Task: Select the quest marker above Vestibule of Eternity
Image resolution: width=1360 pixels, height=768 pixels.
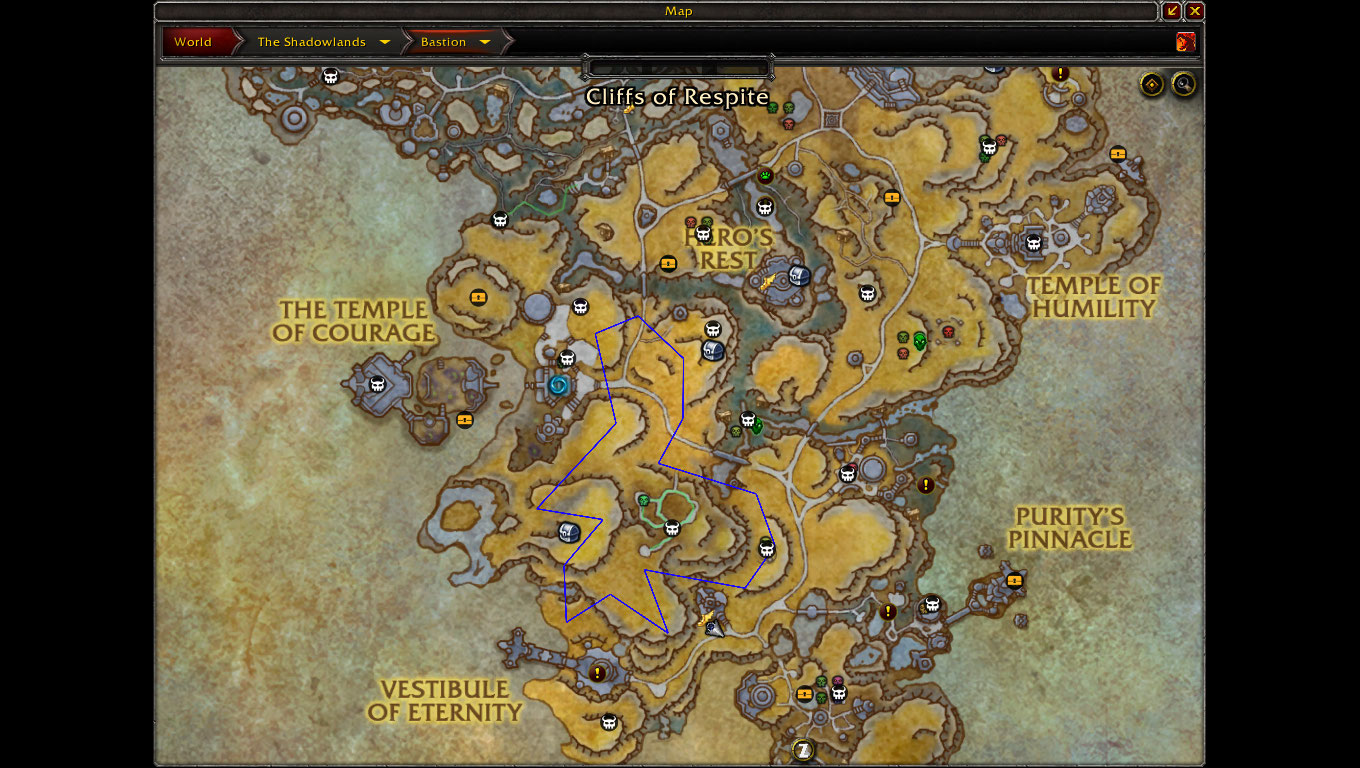Action: tap(598, 673)
